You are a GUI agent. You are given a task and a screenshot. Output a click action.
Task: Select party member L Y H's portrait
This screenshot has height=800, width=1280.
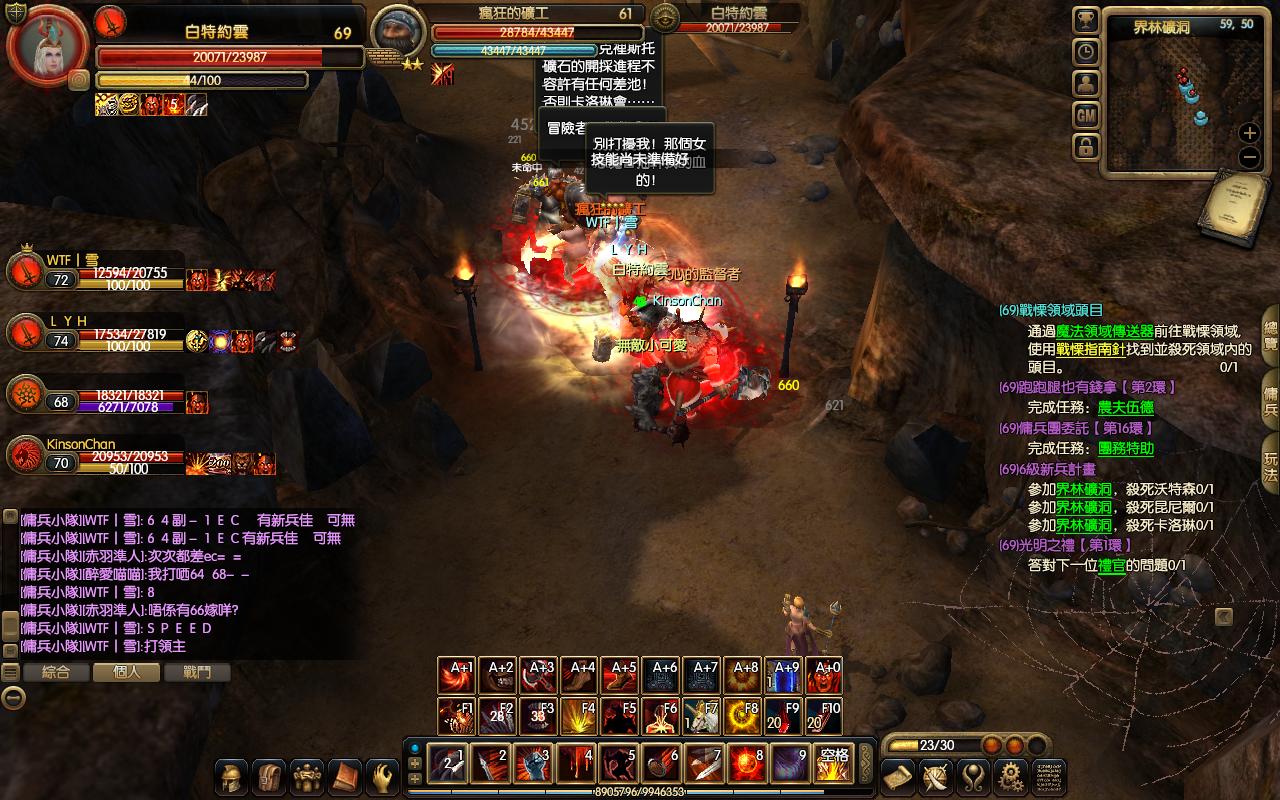click(25, 334)
